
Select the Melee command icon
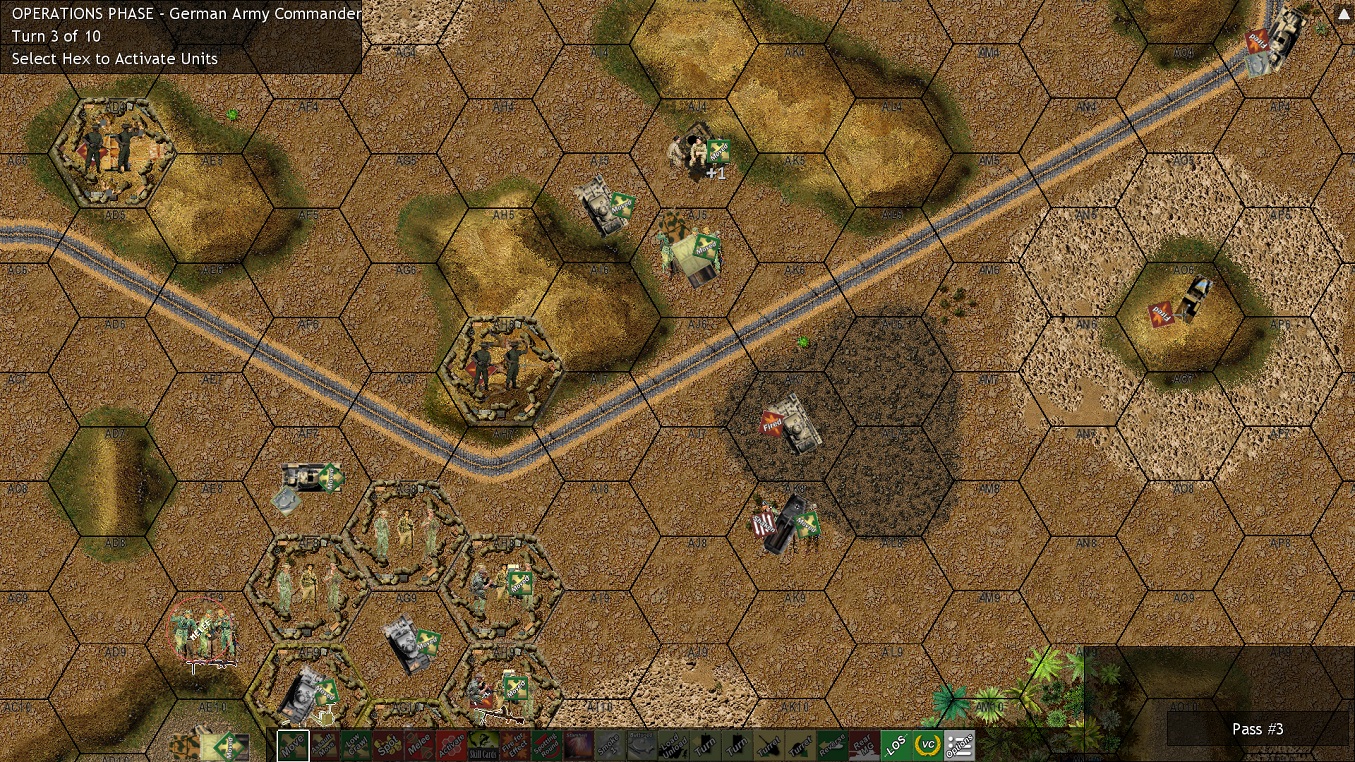(418, 744)
